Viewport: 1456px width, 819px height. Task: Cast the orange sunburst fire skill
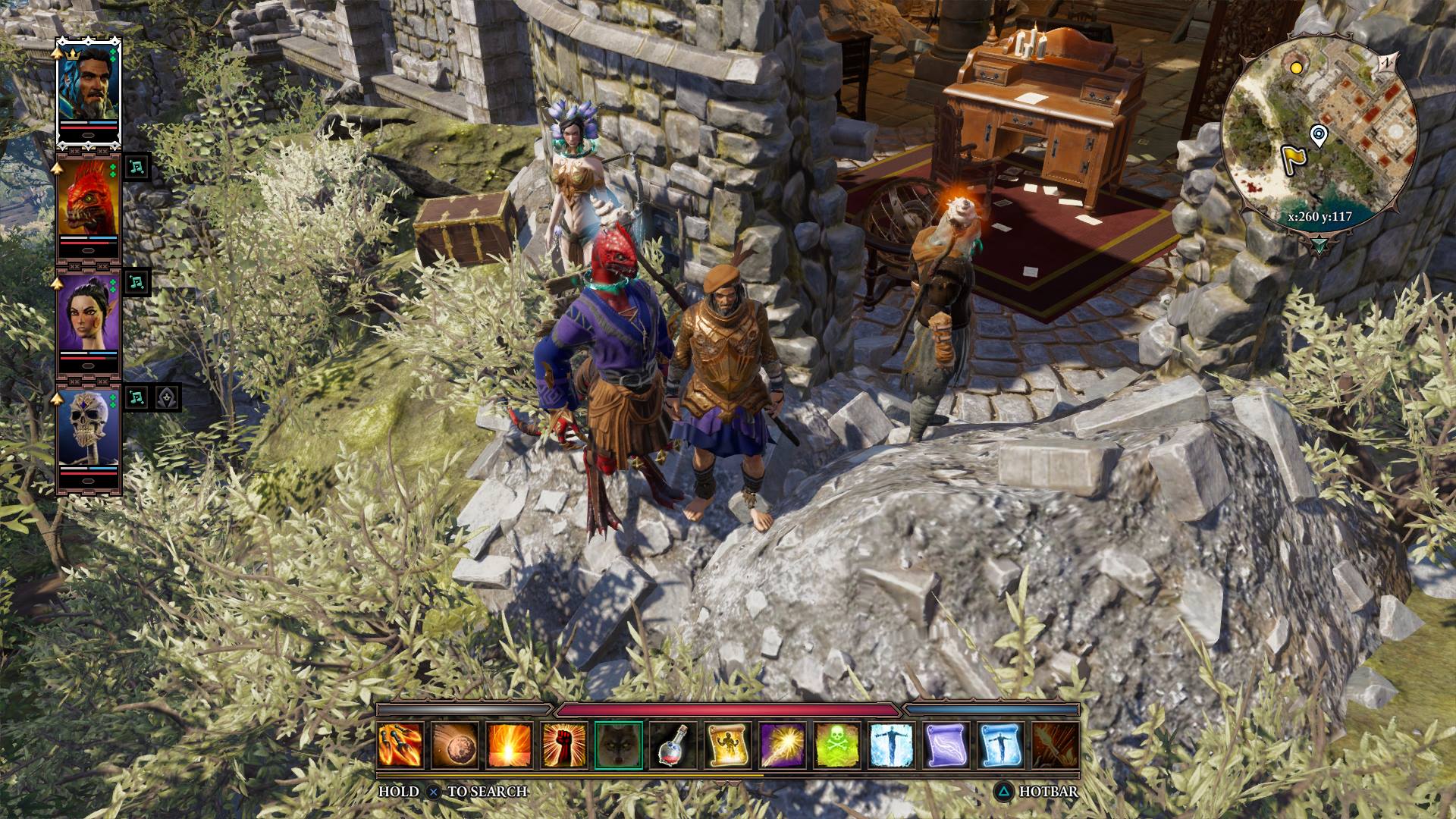click(510, 745)
